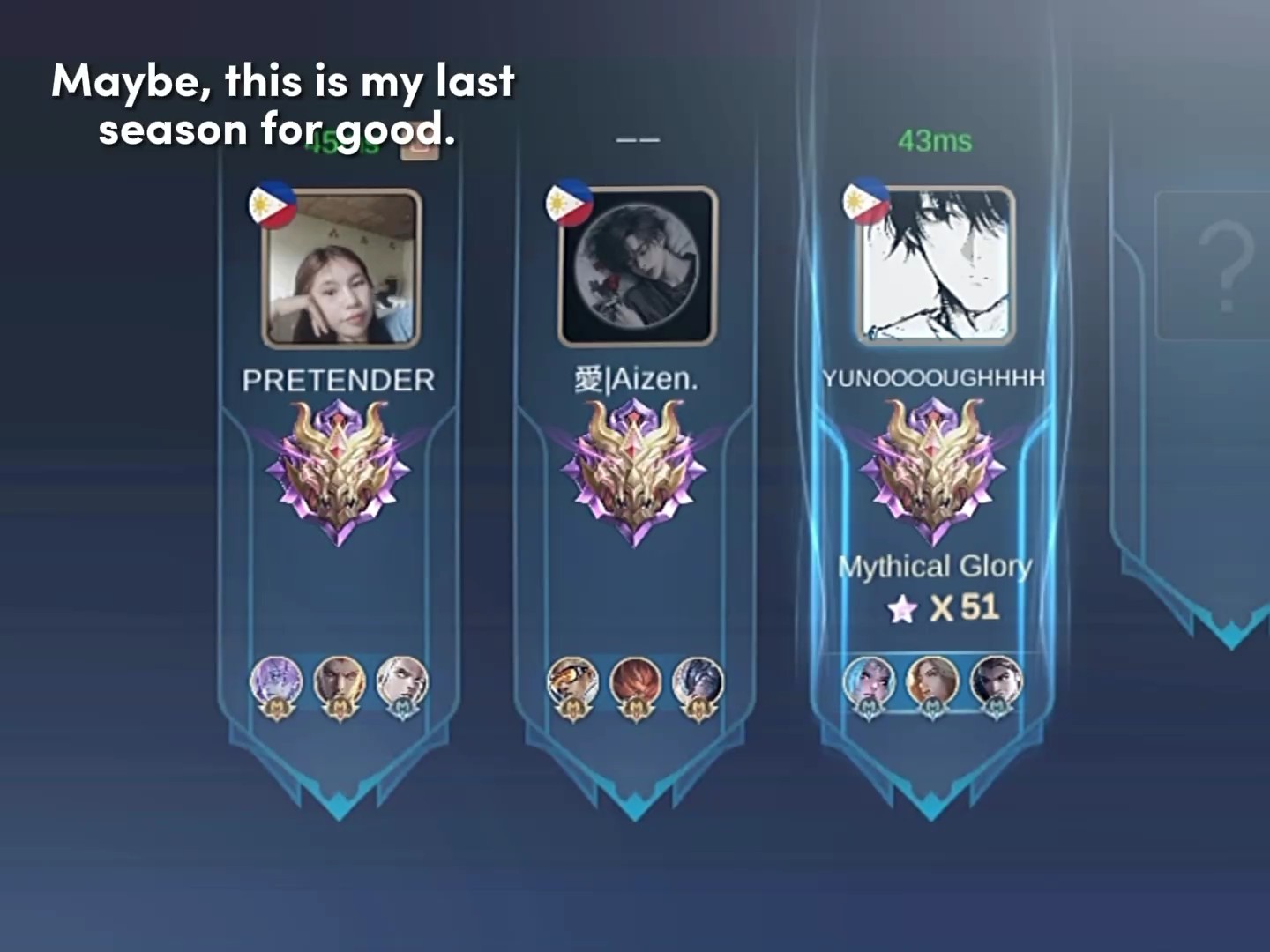The height and width of the screenshot is (952, 1270).
Task: Inspect Aizen's Mythic rank emblem
Action: click(635, 472)
